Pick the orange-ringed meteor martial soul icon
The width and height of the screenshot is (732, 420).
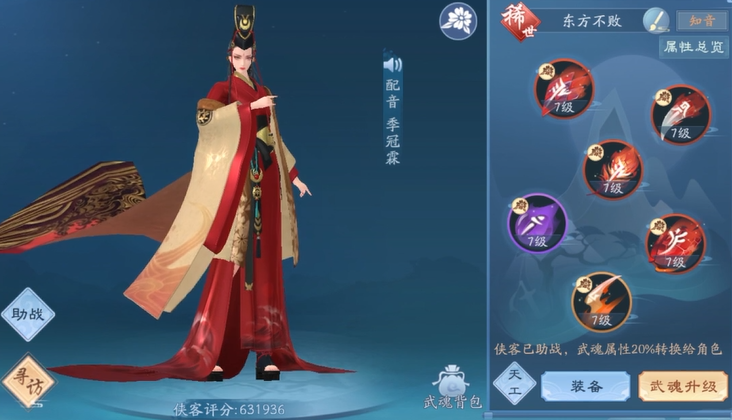(x=602, y=300)
